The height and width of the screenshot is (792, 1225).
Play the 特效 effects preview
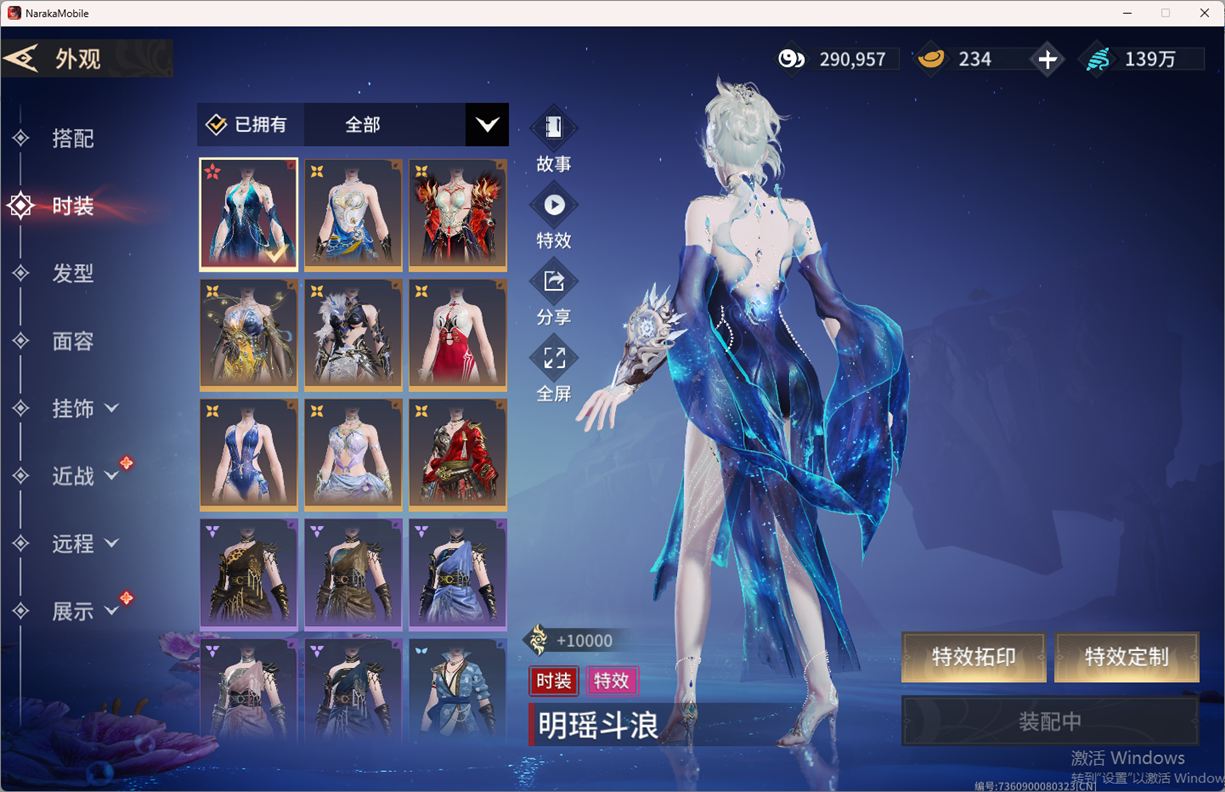point(553,217)
